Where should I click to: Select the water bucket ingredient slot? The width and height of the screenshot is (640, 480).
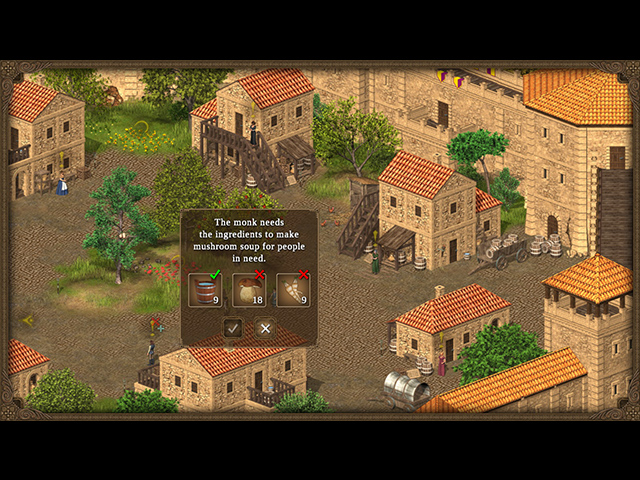205,290
